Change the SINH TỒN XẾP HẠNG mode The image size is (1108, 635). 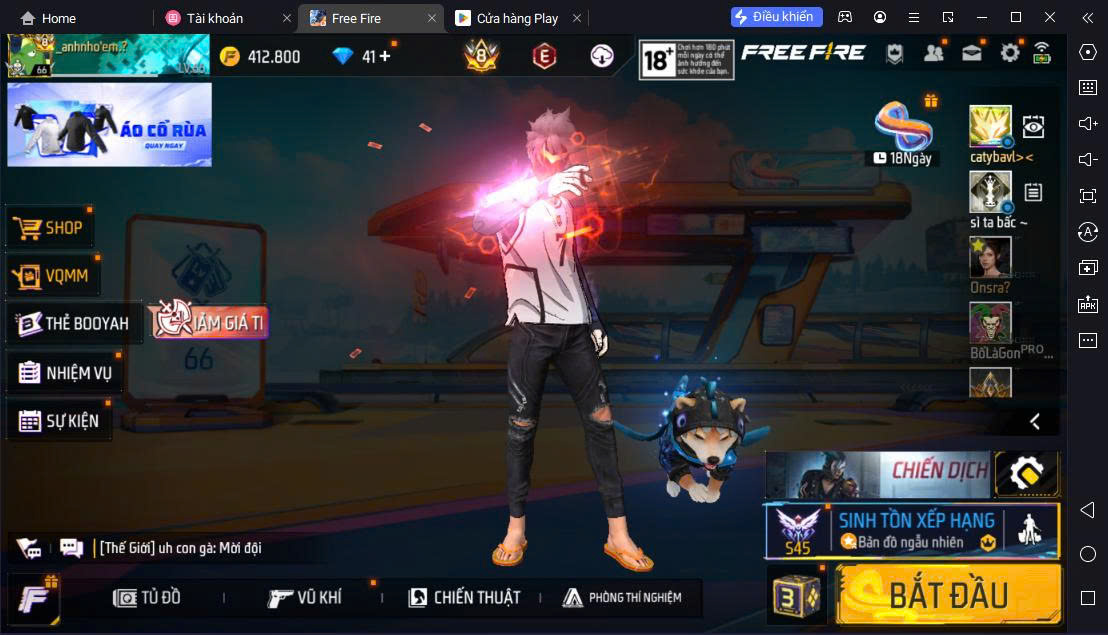tap(912, 530)
